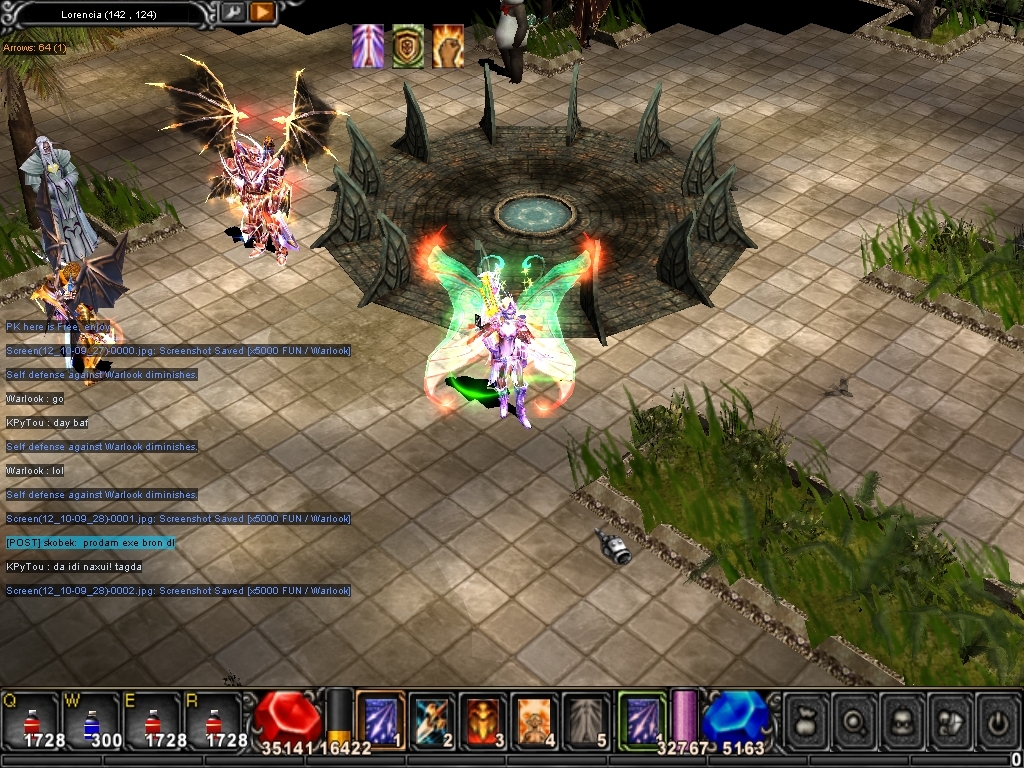Open the character face menu button
The image size is (1024, 768).
[x=902, y=719]
